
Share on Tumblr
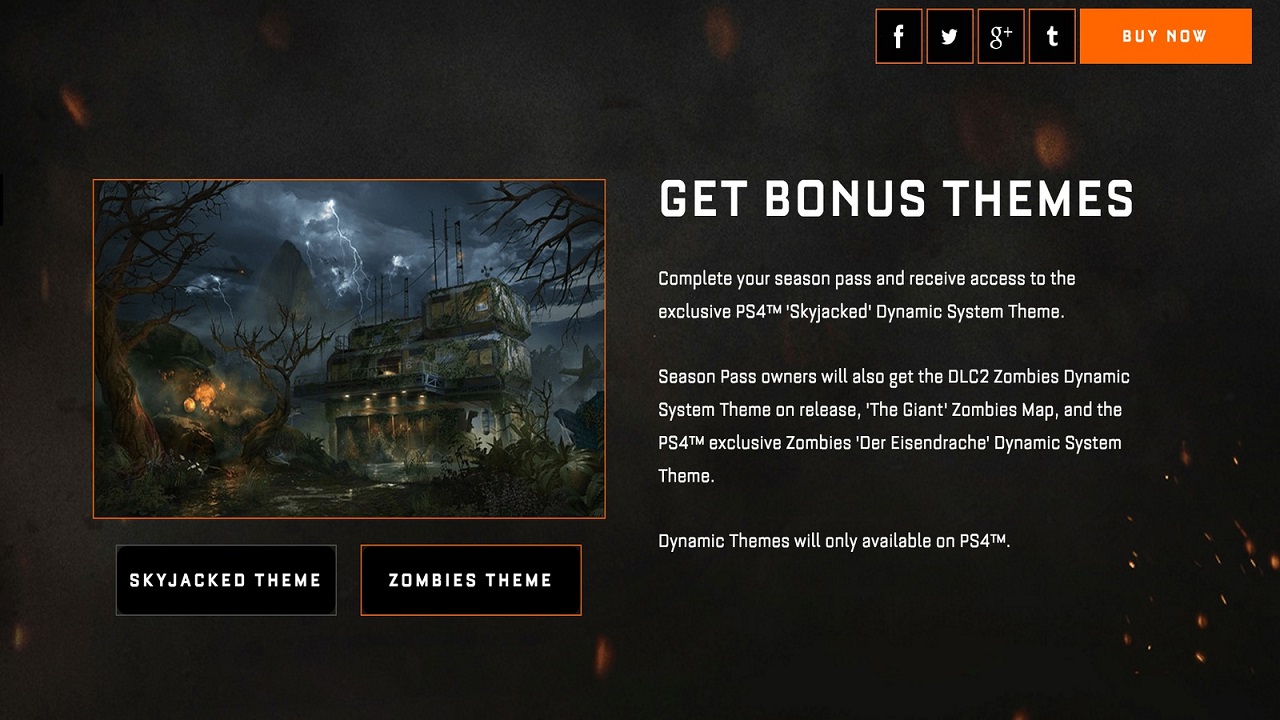pyautogui.click(x=1052, y=36)
